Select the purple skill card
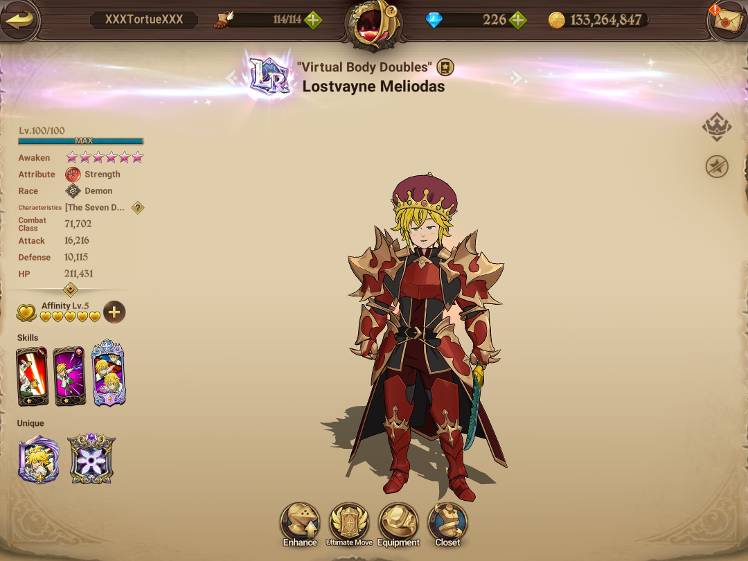The image size is (748, 561). [x=70, y=375]
